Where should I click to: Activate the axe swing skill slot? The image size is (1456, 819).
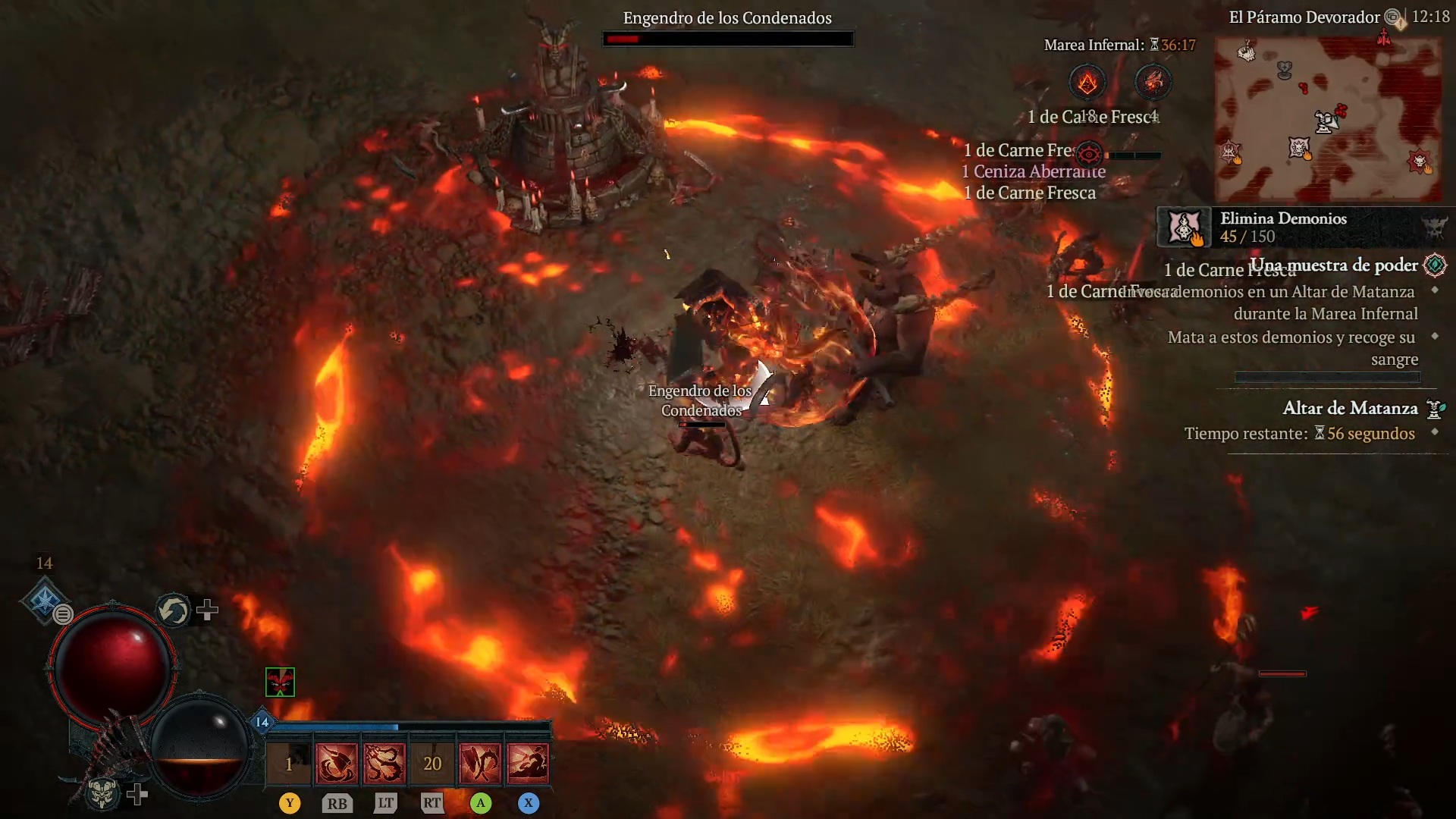tap(337, 763)
